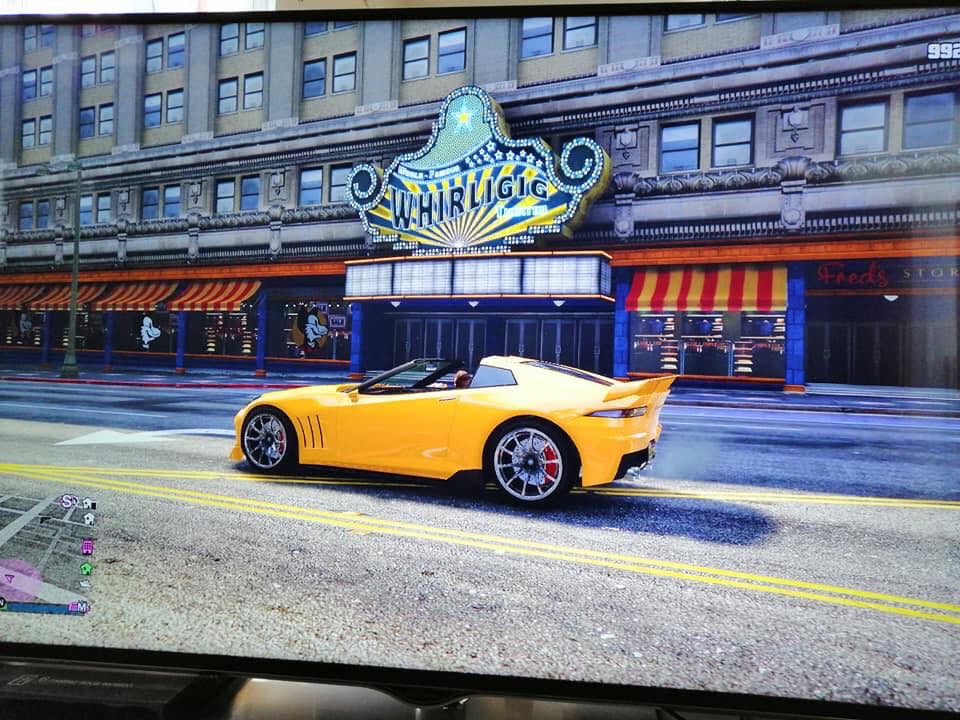Click the M mission blip on minimap
The width and height of the screenshot is (960, 720).
pos(81,606)
